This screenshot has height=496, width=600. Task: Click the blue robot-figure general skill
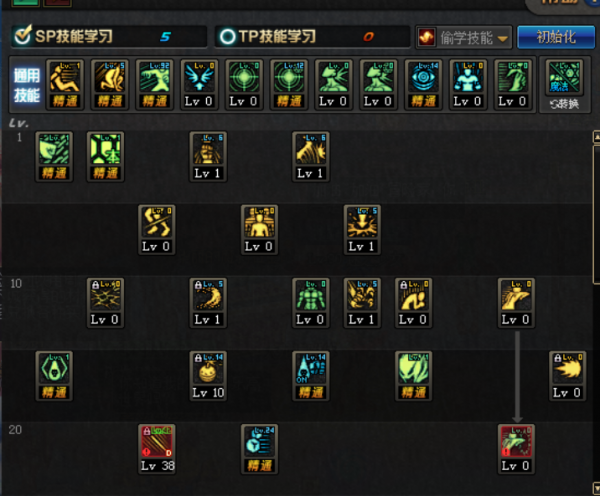click(x=465, y=82)
